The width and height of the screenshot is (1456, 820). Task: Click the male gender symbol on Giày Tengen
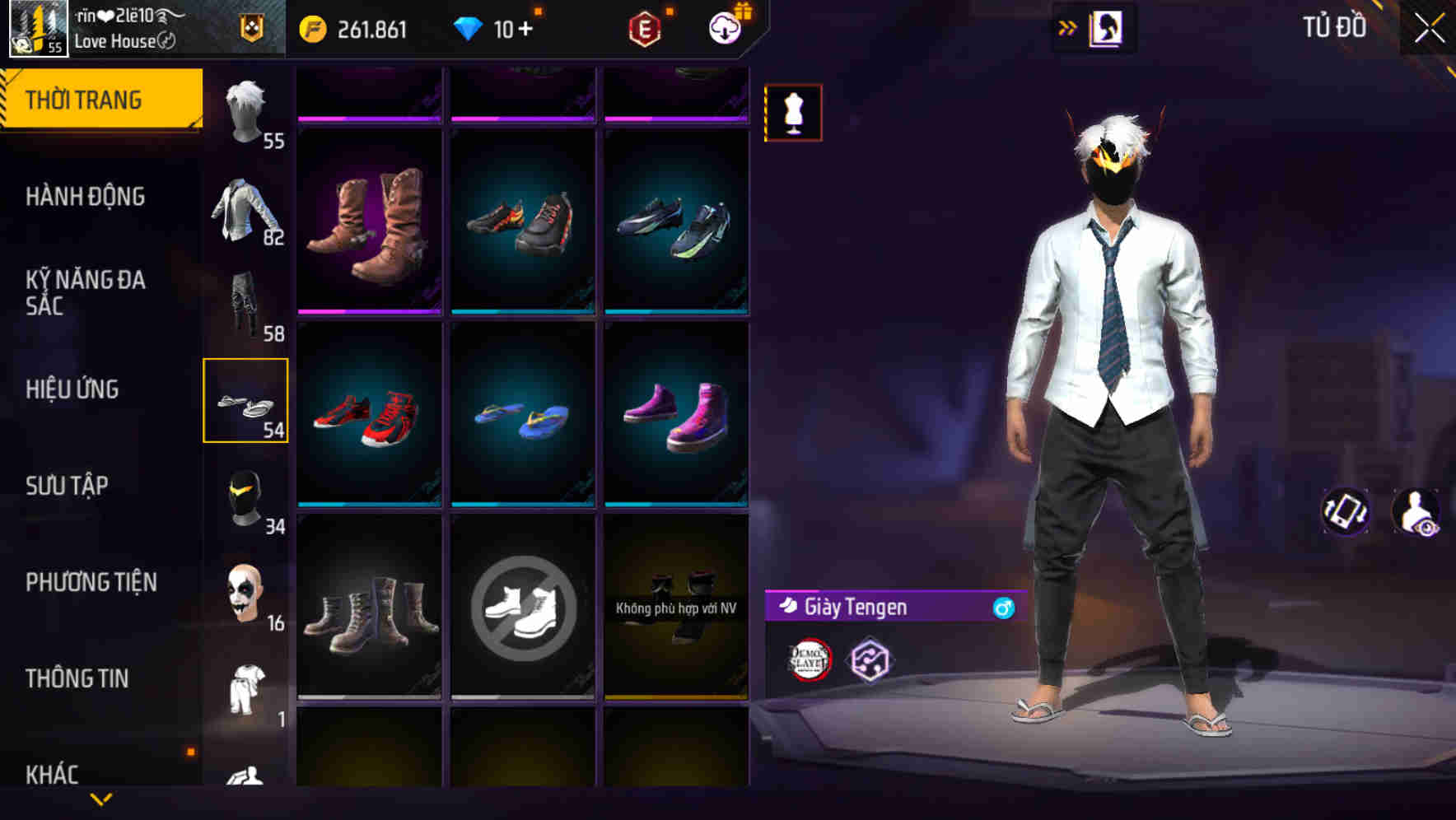click(1001, 608)
